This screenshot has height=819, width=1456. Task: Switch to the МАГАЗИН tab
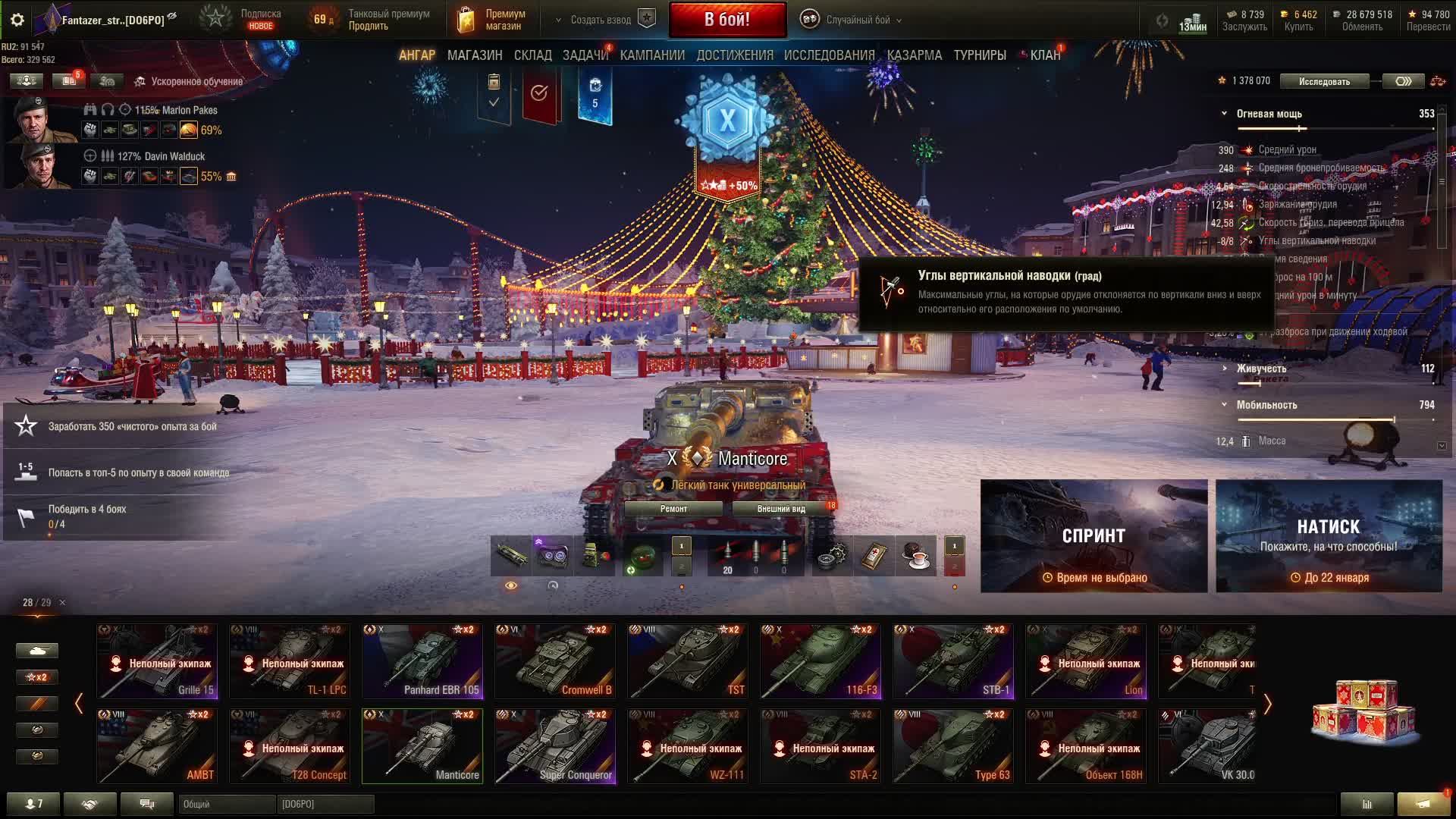click(x=475, y=55)
